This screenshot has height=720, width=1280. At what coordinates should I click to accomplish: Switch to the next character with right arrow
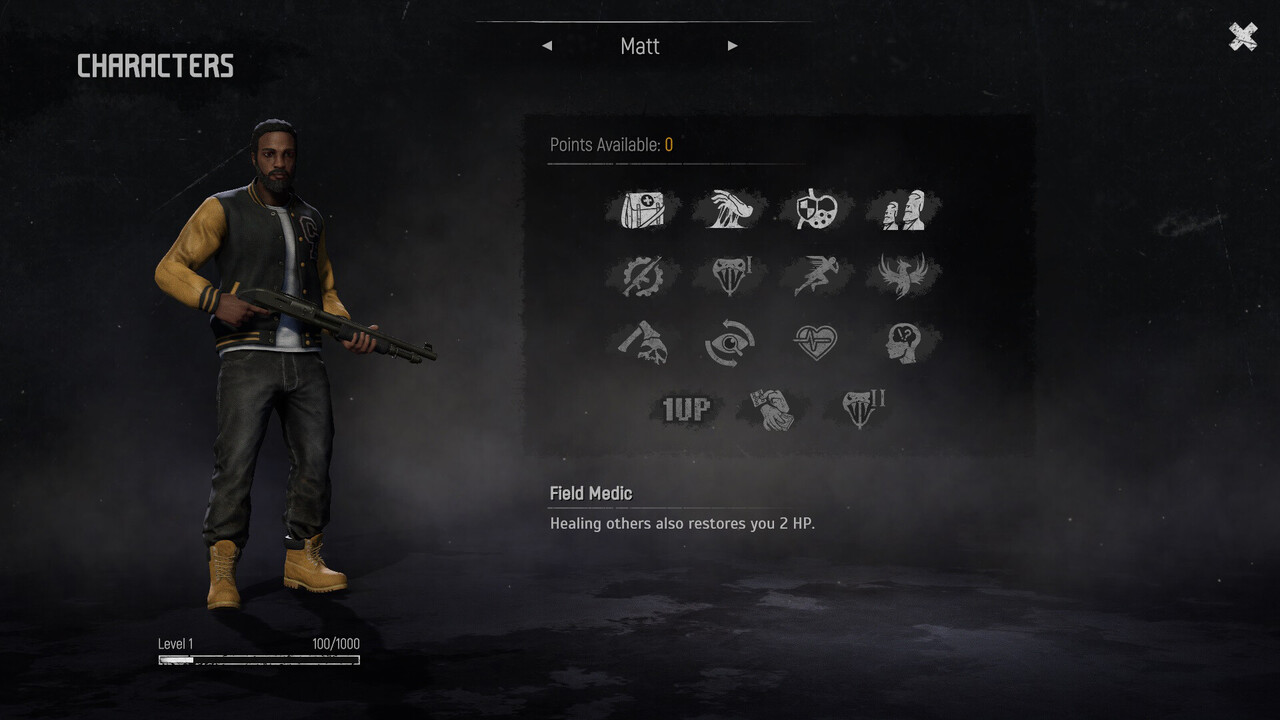(x=733, y=46)
